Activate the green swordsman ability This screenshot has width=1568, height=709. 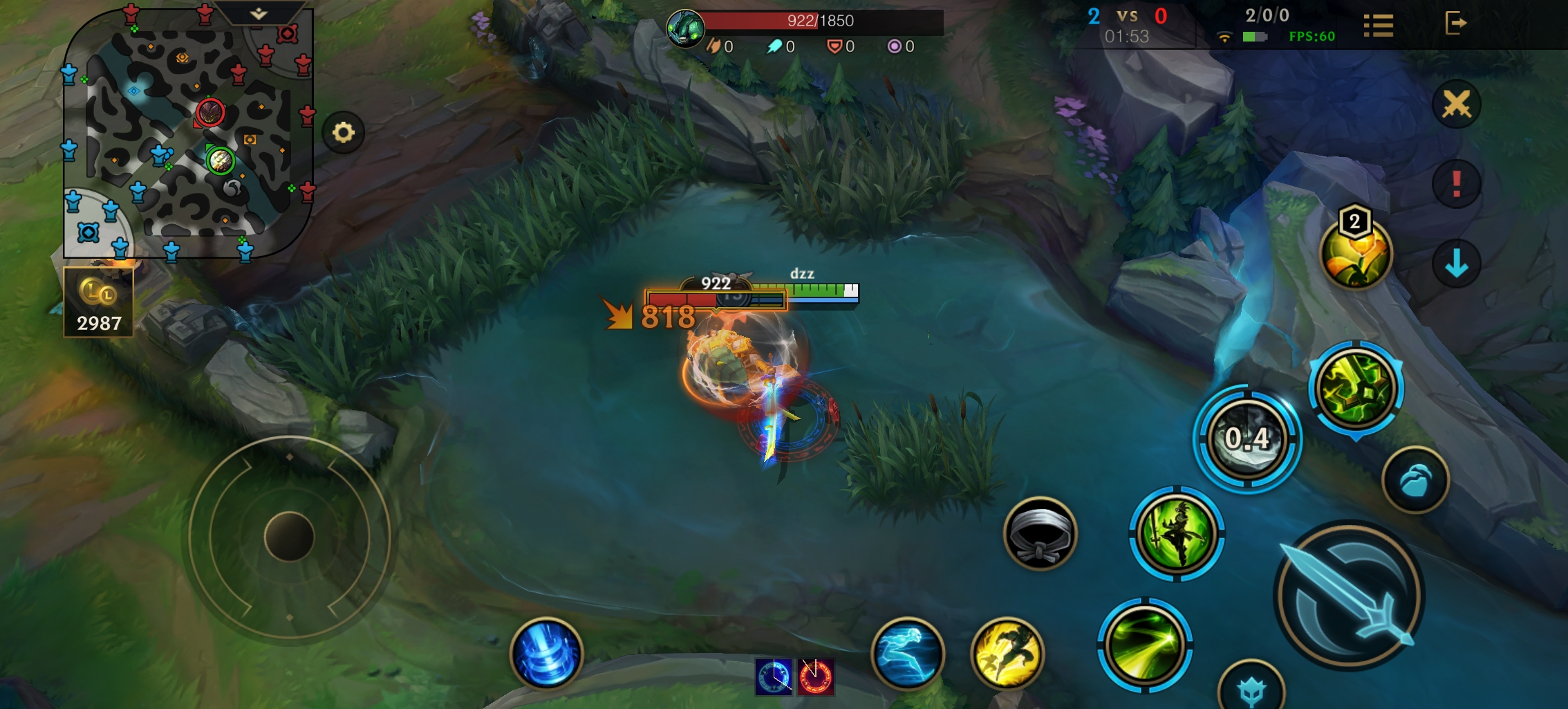tap(1177, 533)
